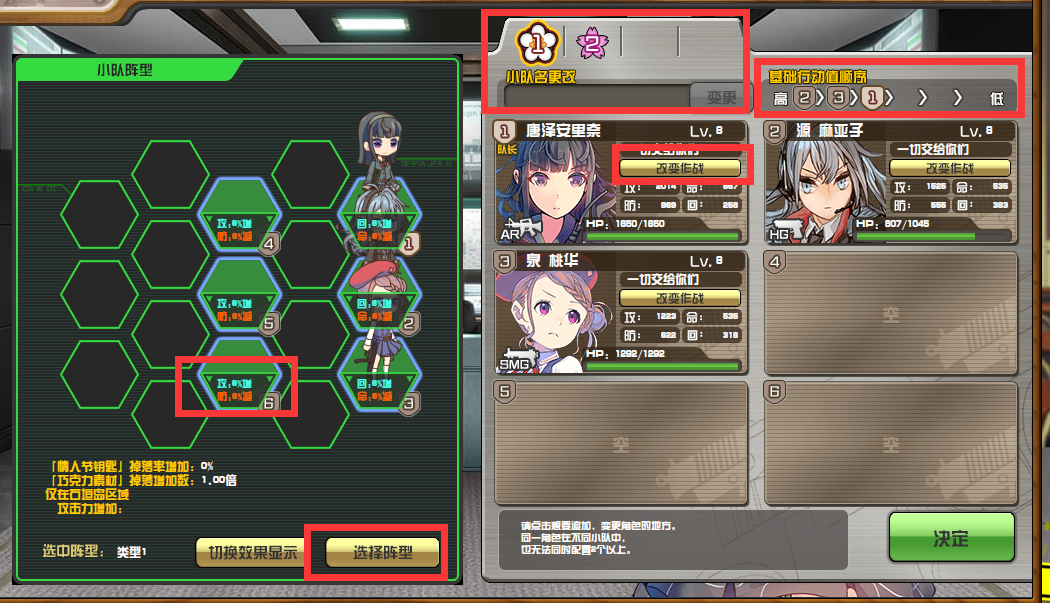Choose empty member slot 5
The height and width of the screenshot is (603, 1050).
coord(621,441)
